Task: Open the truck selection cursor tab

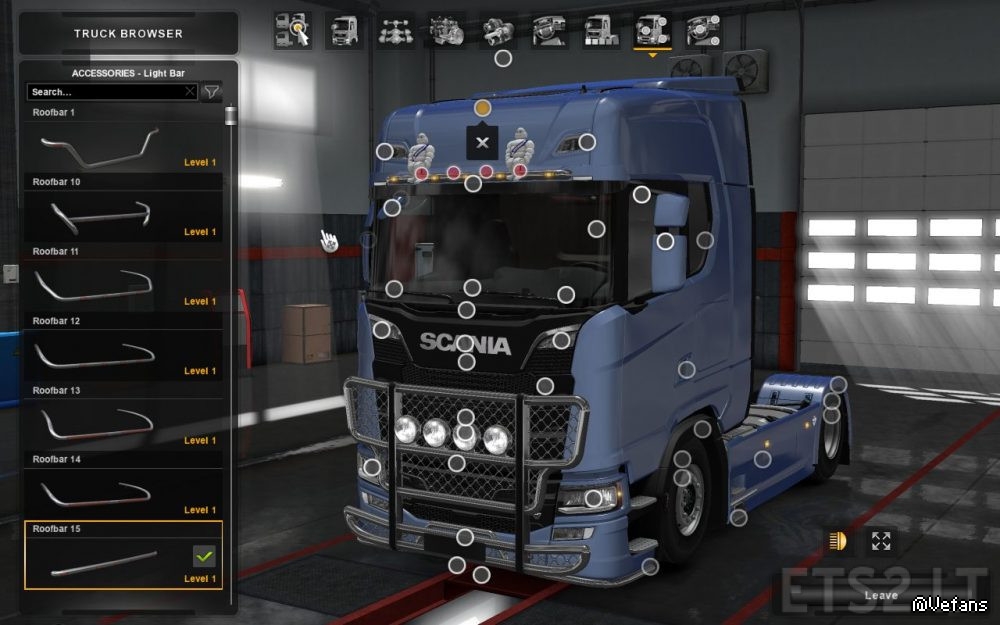Action: pos(292,31)
